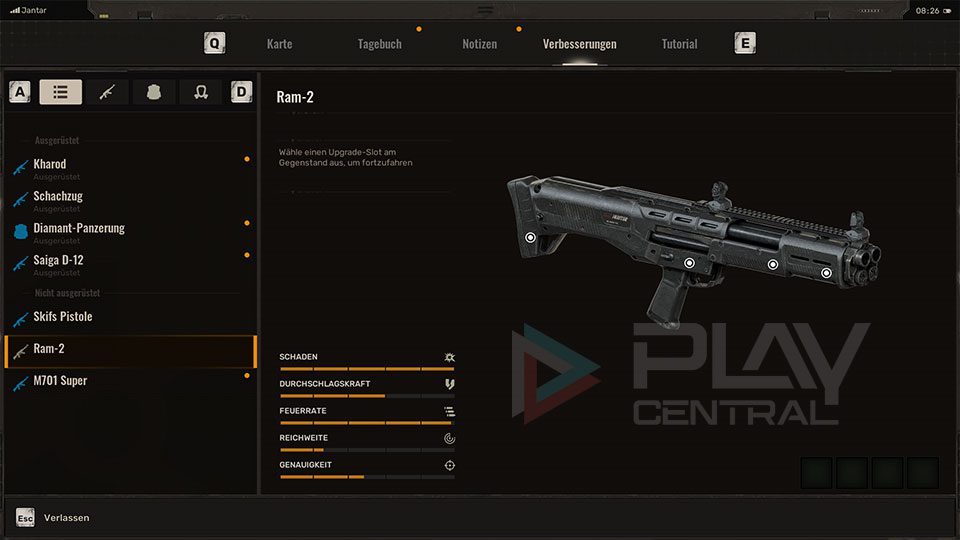The width and height of the screenshot is (960, 540).
Task: Choose Schachzug from the equipped list
Action: [x=59, y=197]
